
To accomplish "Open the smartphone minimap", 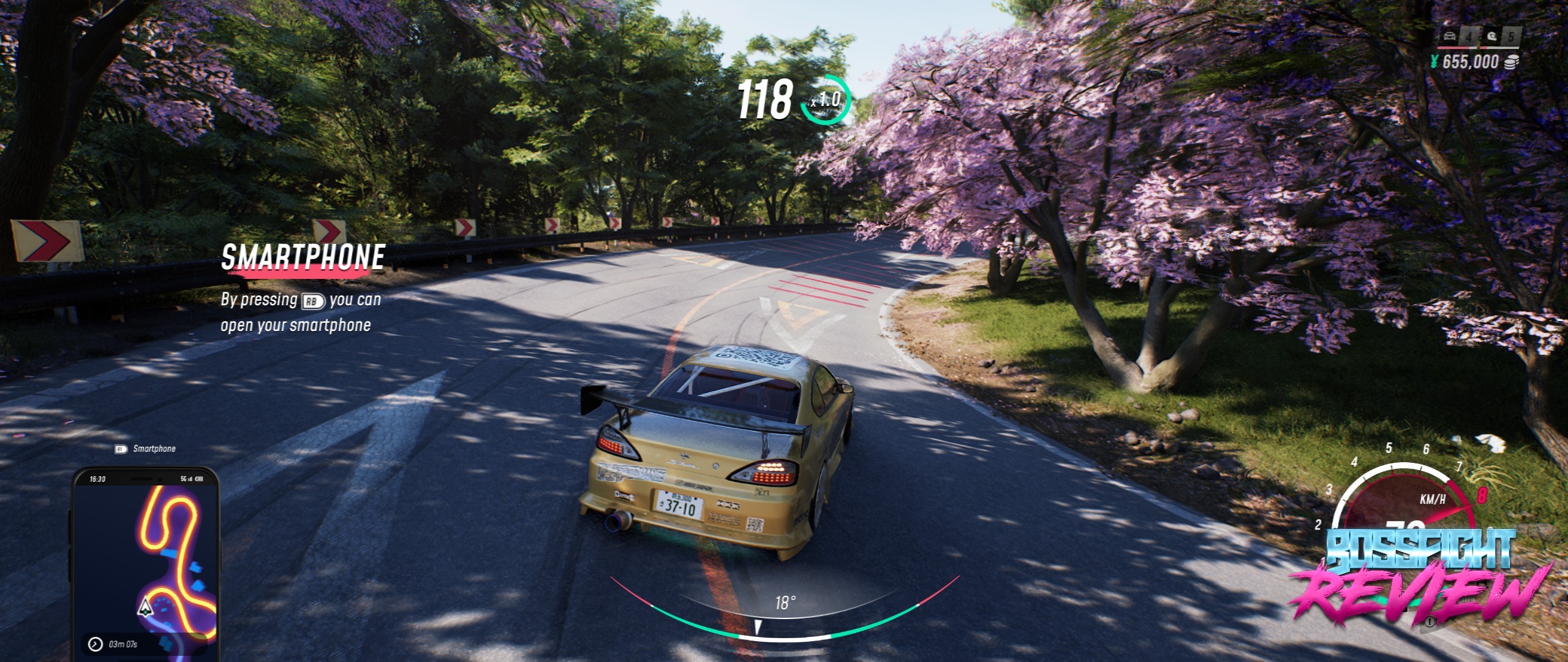I will pos(146,561).
